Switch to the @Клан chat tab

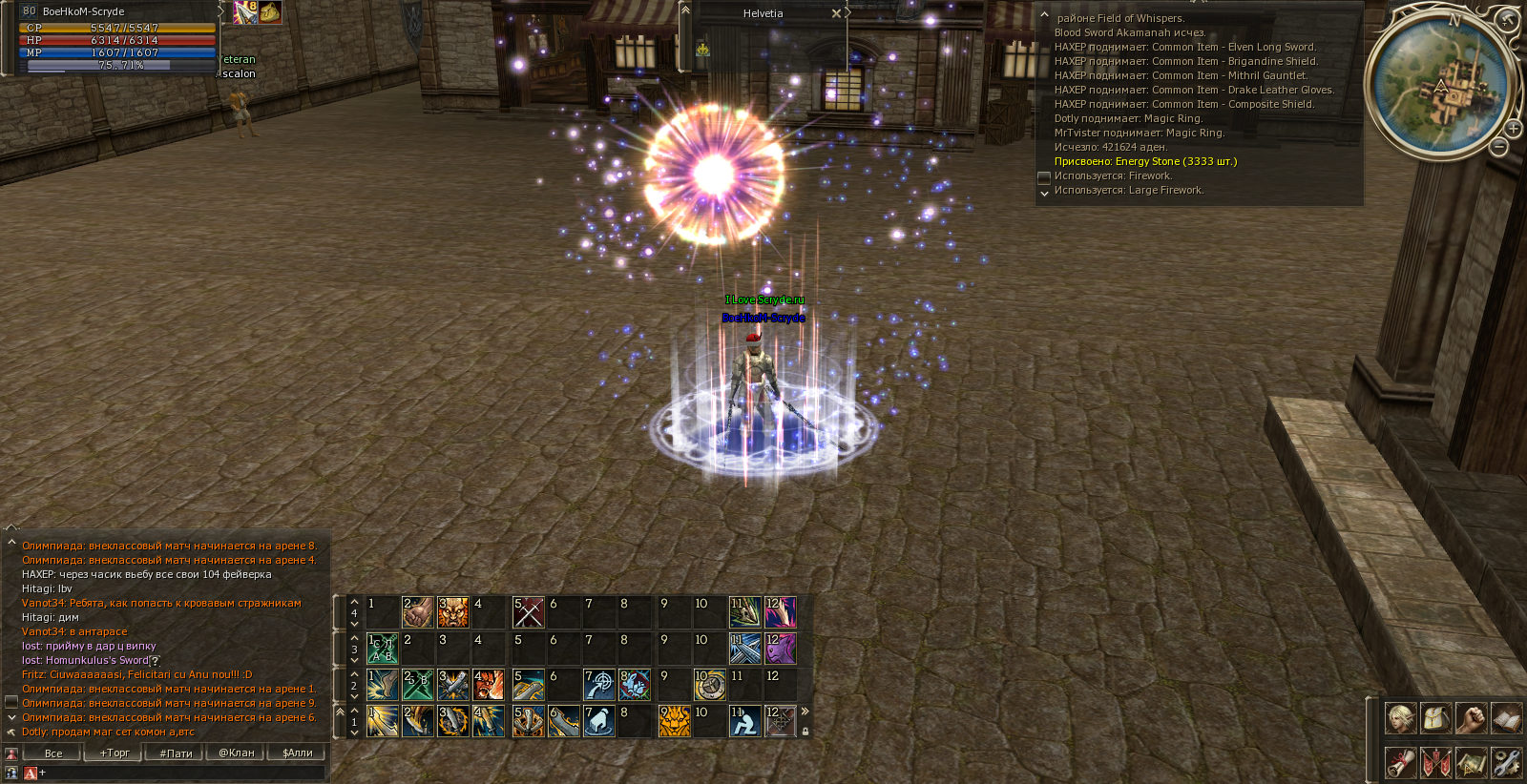click(237, 753)
